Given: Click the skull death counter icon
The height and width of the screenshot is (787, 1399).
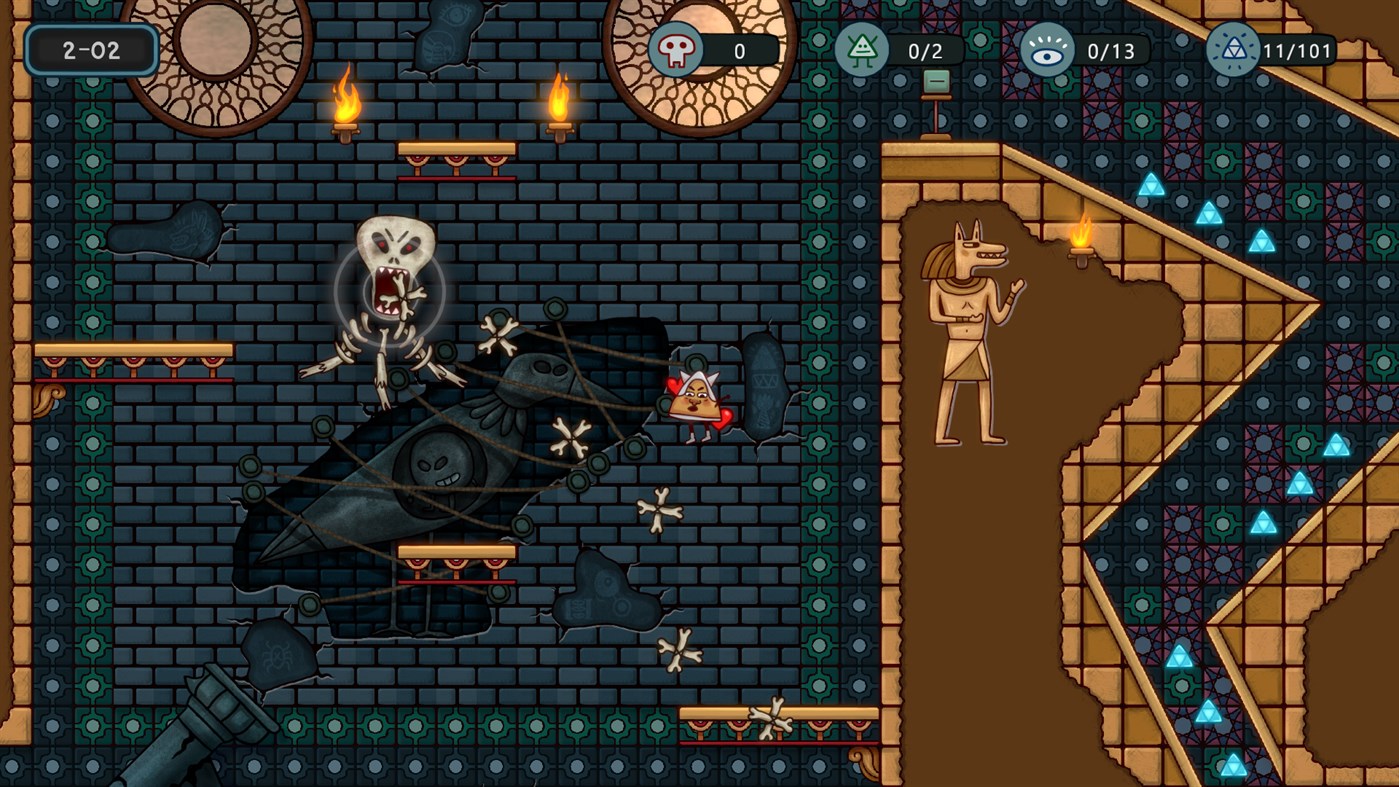Looking at the screenshot, I should click(676, 49).
